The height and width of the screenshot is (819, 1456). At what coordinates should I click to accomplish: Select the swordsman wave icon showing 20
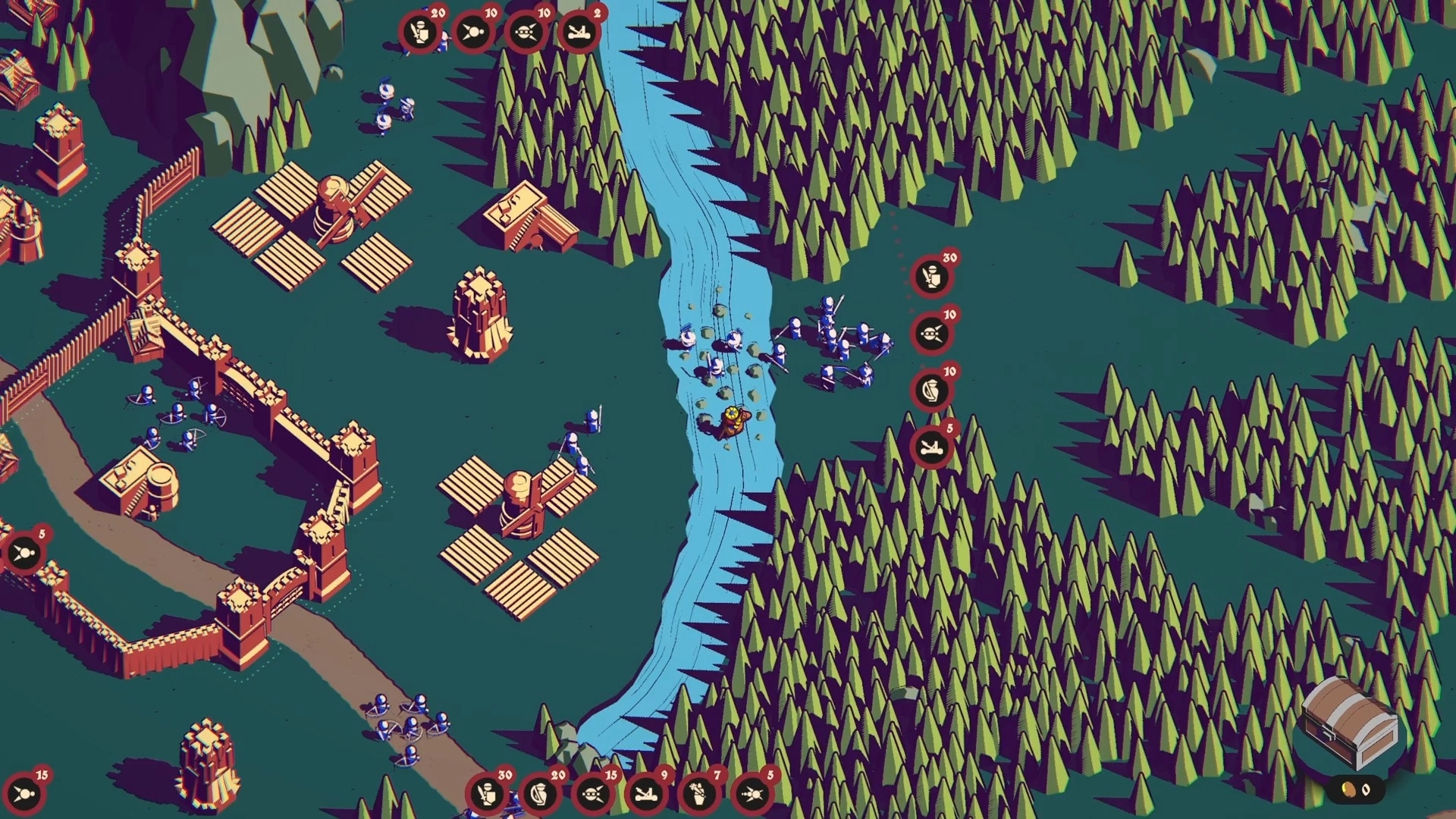tap(419, 33)
